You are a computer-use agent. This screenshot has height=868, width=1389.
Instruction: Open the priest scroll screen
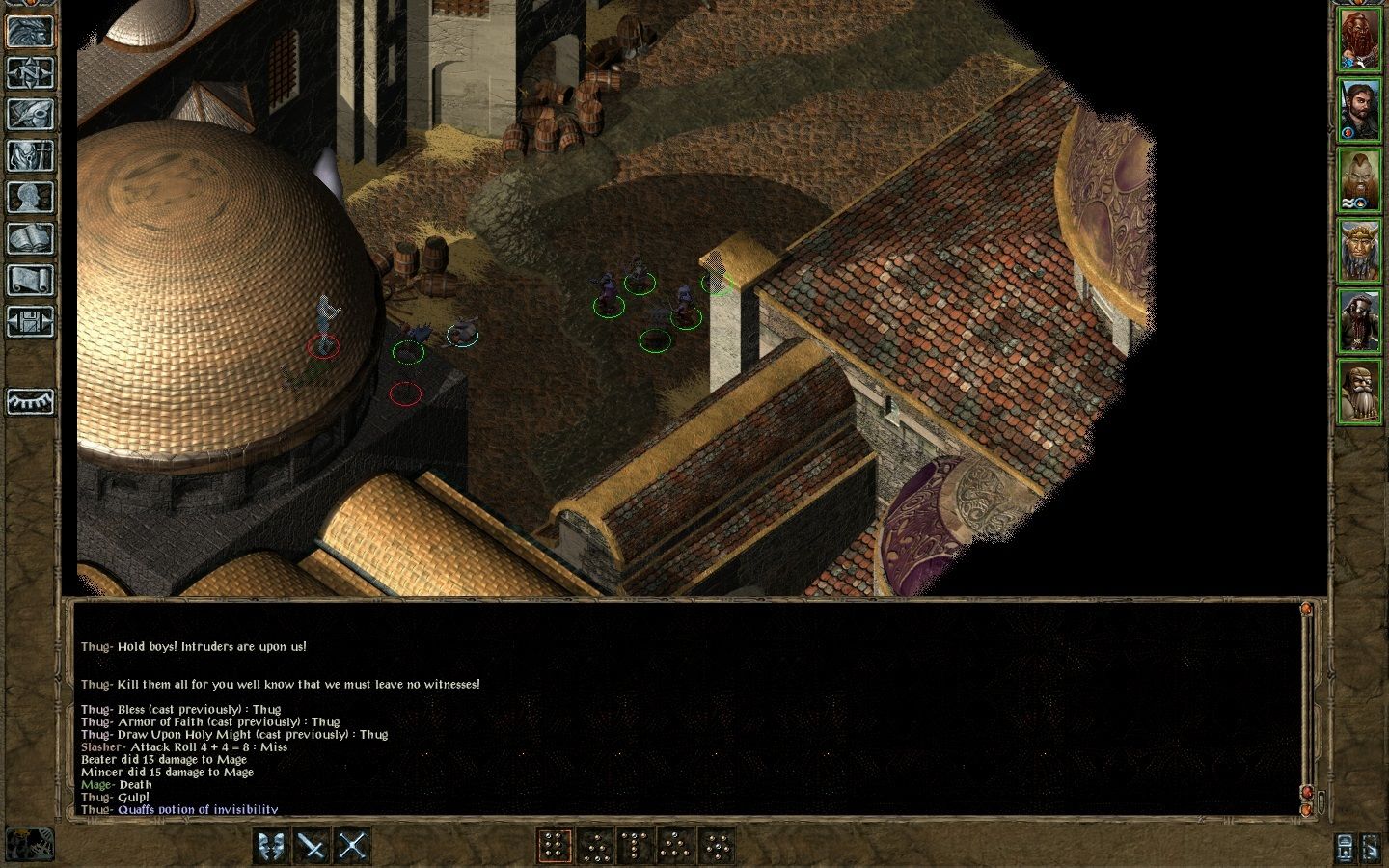[30, 280]
